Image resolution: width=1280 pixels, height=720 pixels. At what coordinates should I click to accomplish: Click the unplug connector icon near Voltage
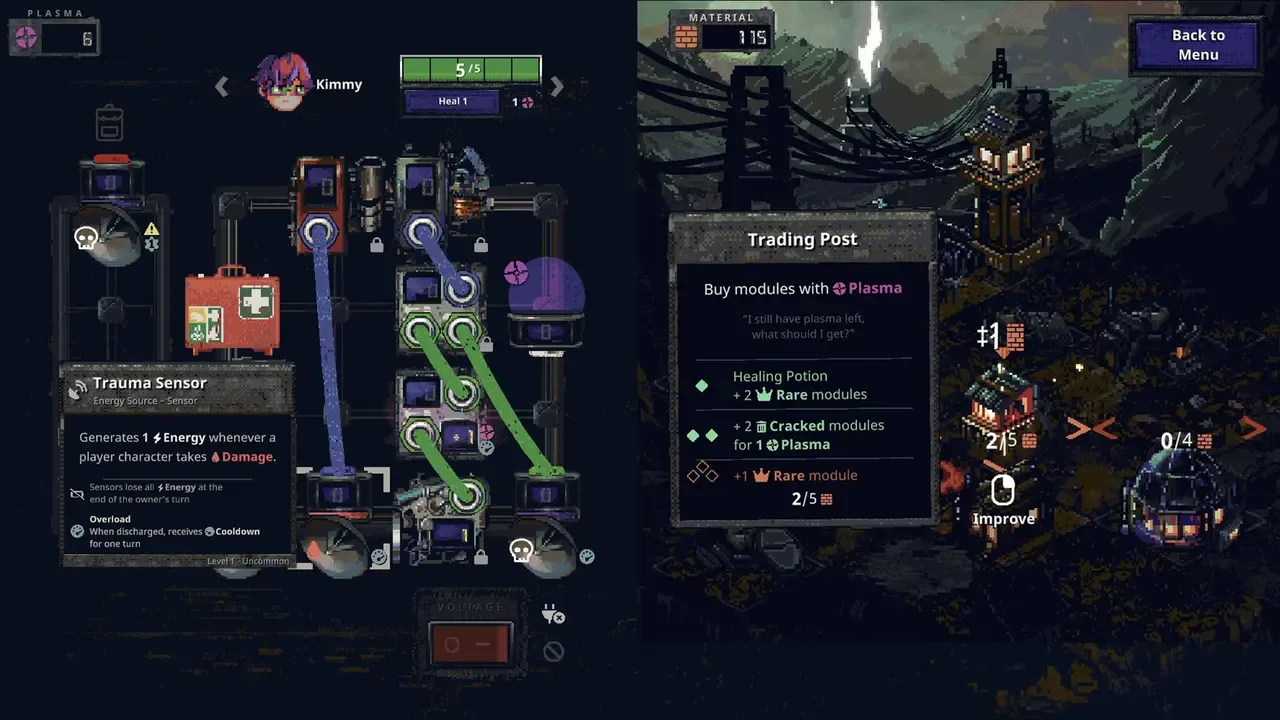tap(553, 615)
